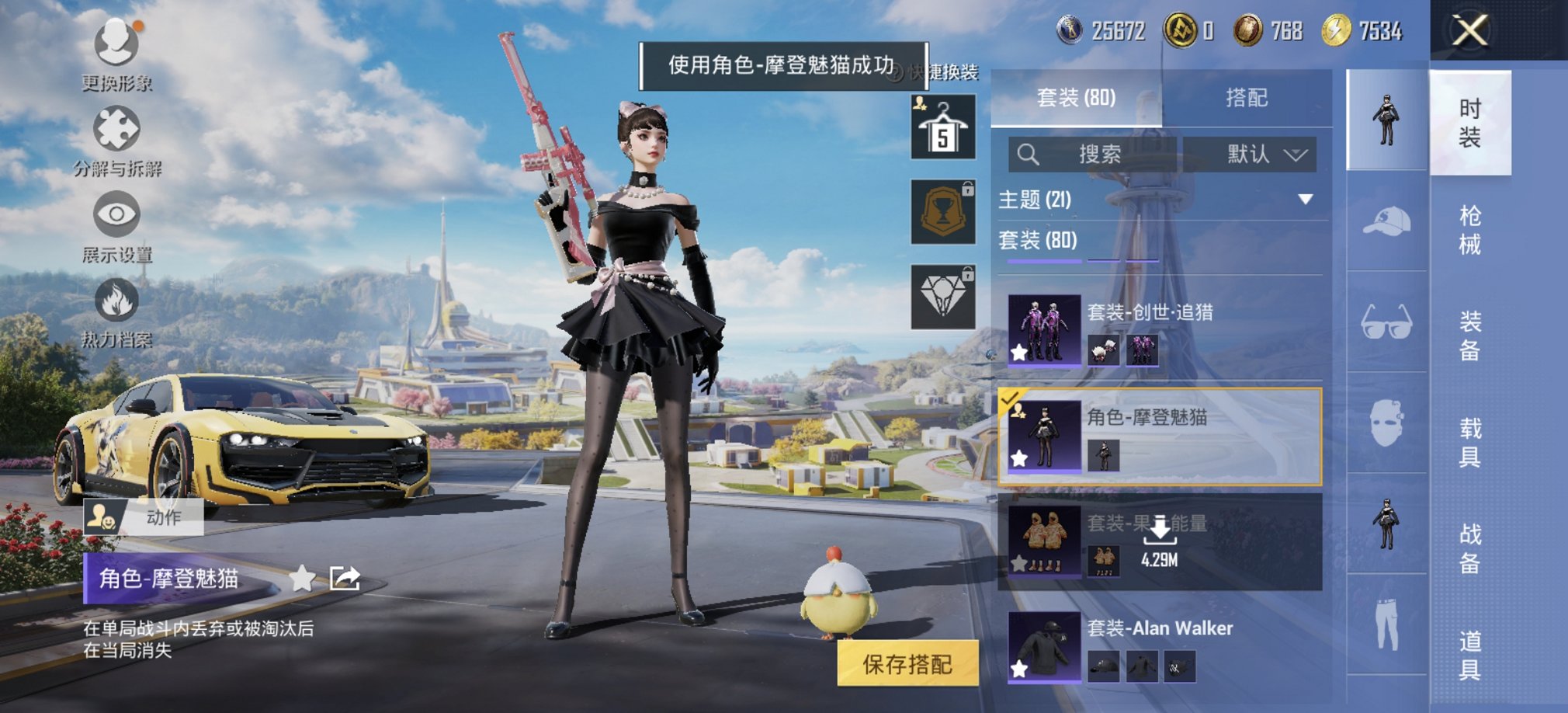Download the 套装-果冻能量 outfit
Image resolution: width=1568 pixels, height=713 pixels.
click(x=1160, y=540)
